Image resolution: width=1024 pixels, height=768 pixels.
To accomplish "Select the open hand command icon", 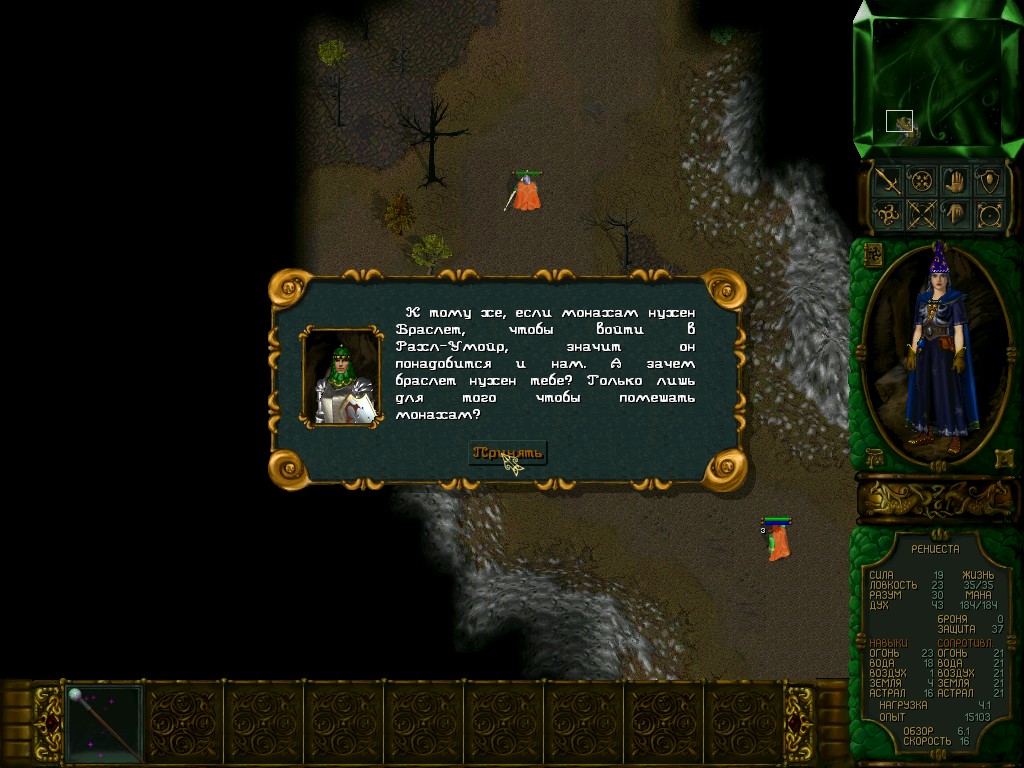I will click(956, 181).
